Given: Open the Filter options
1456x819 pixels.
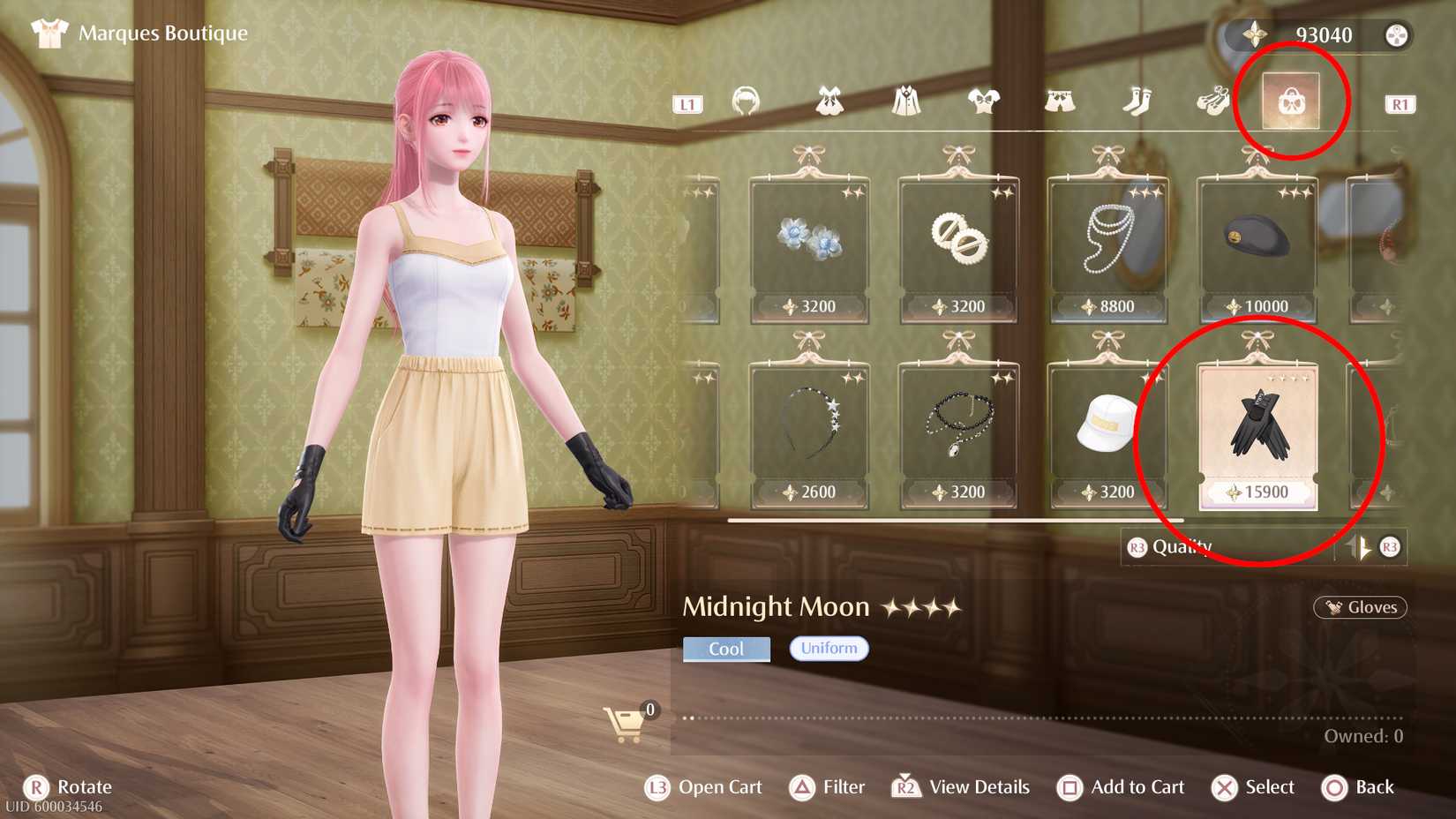Looking at the screenshot, I should coord(828,786).
